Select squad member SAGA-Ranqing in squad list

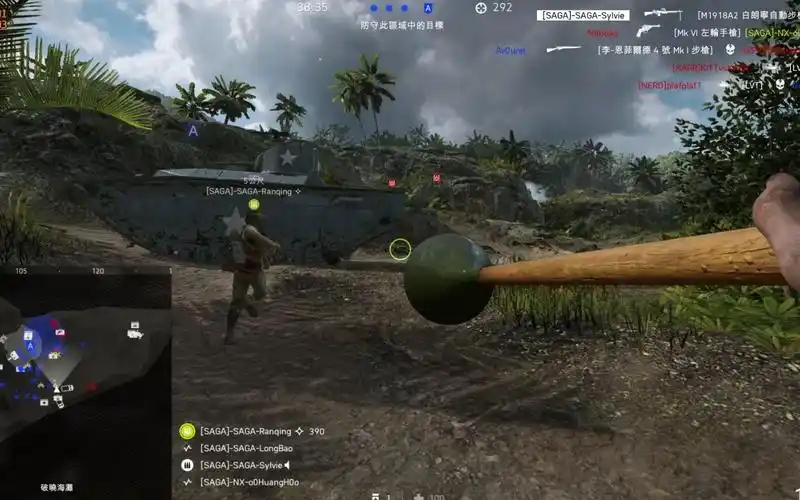246,431
